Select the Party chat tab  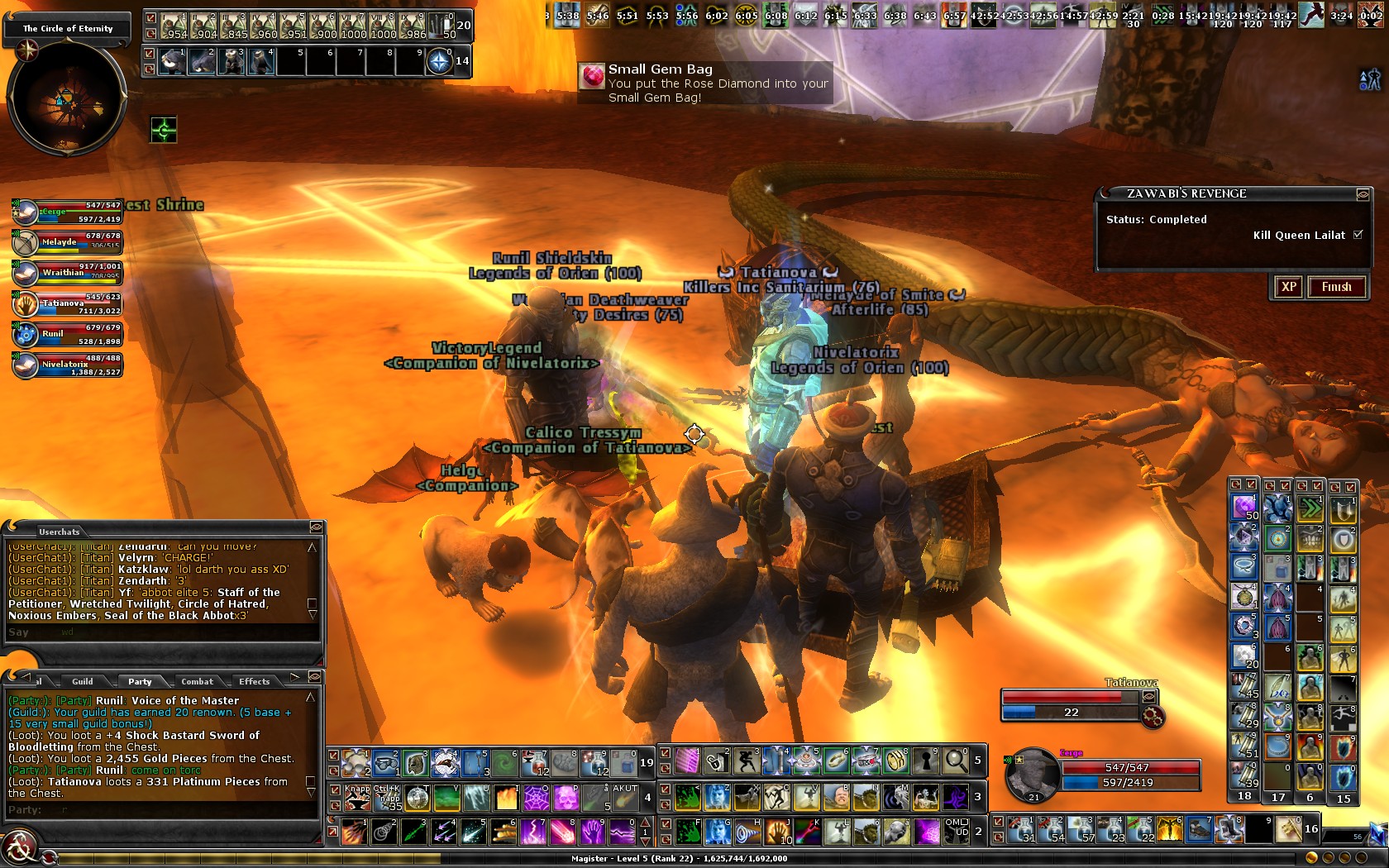click(x=140, y=681)
